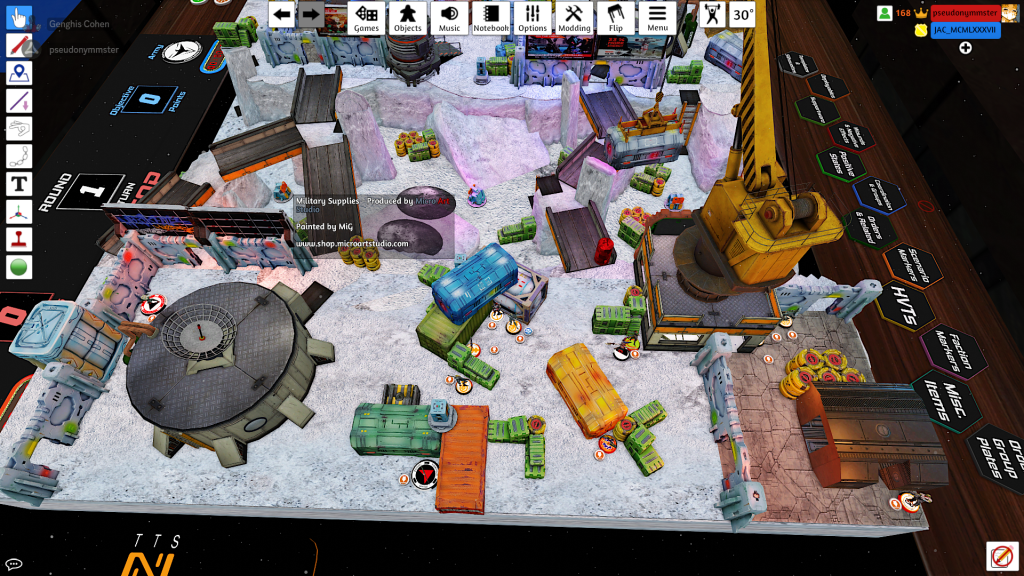This screenshot has width=1024, height=576.
Task: Choose the red stamp tool
Action: tap(19, 240)
